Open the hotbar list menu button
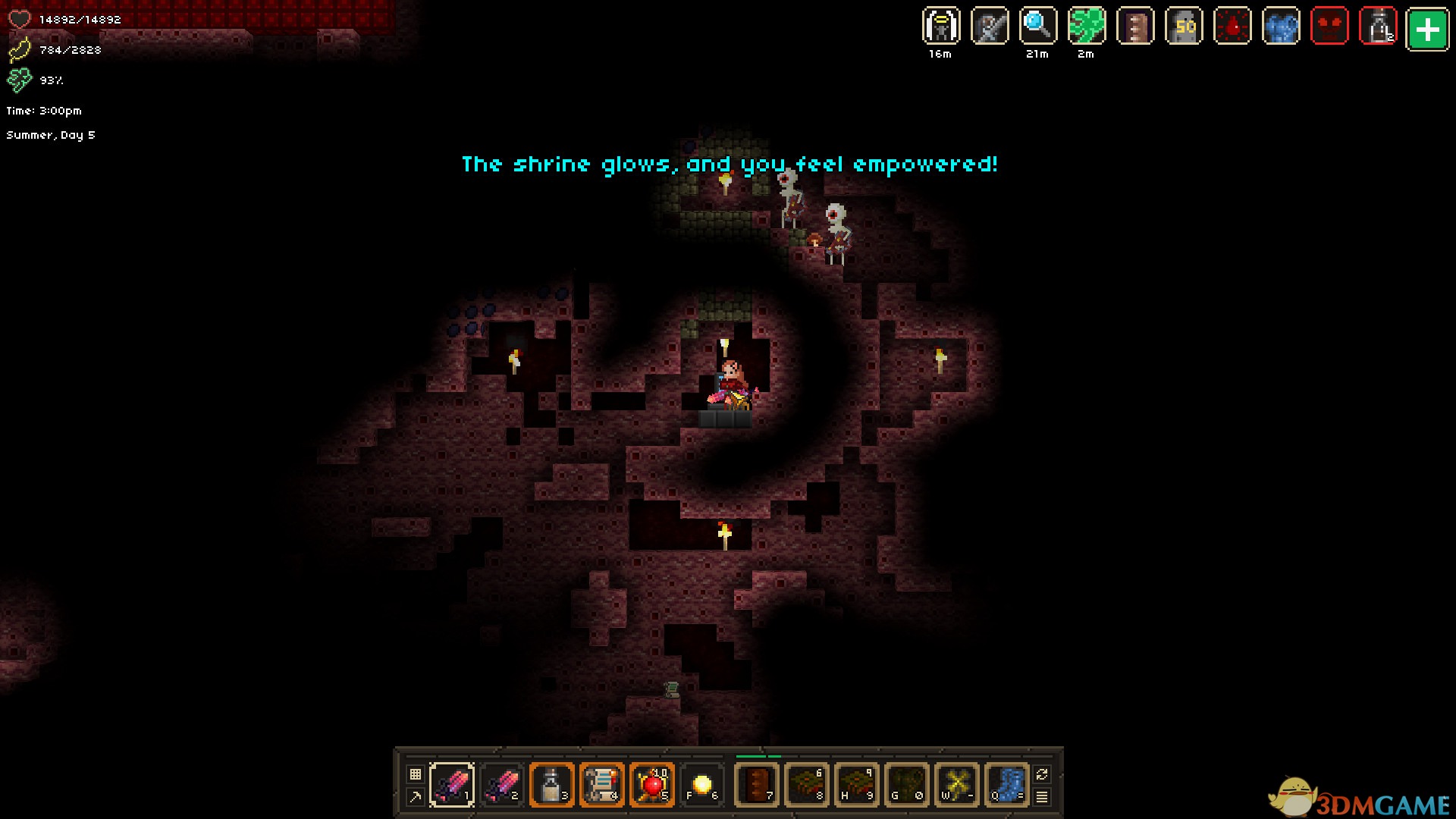Screen dimensions: 1456x819 point(1042,796)
